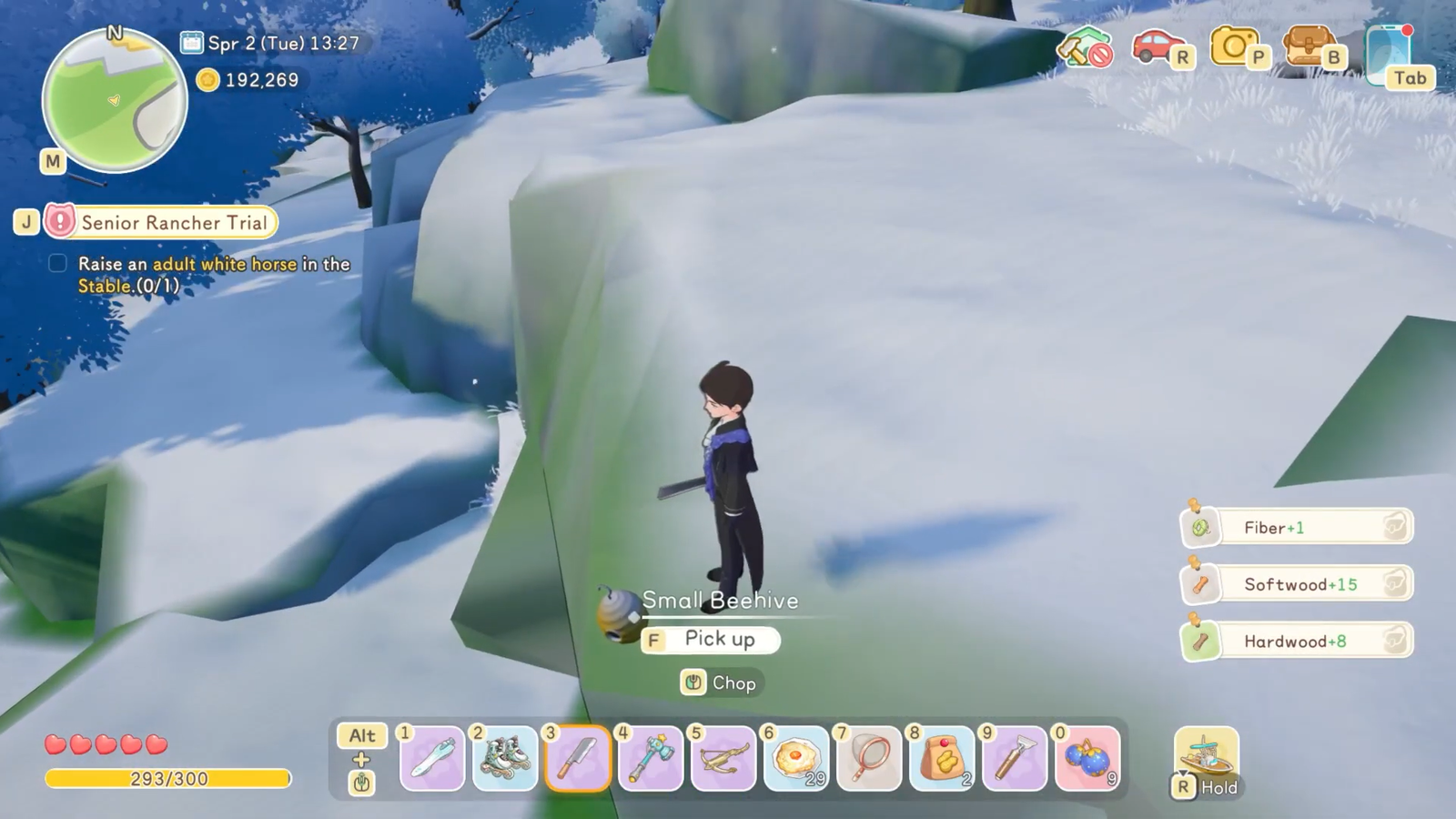This screenshot has width=1456, height=819.
Task: Equip the bug-catching net
Action: [869, 758]
